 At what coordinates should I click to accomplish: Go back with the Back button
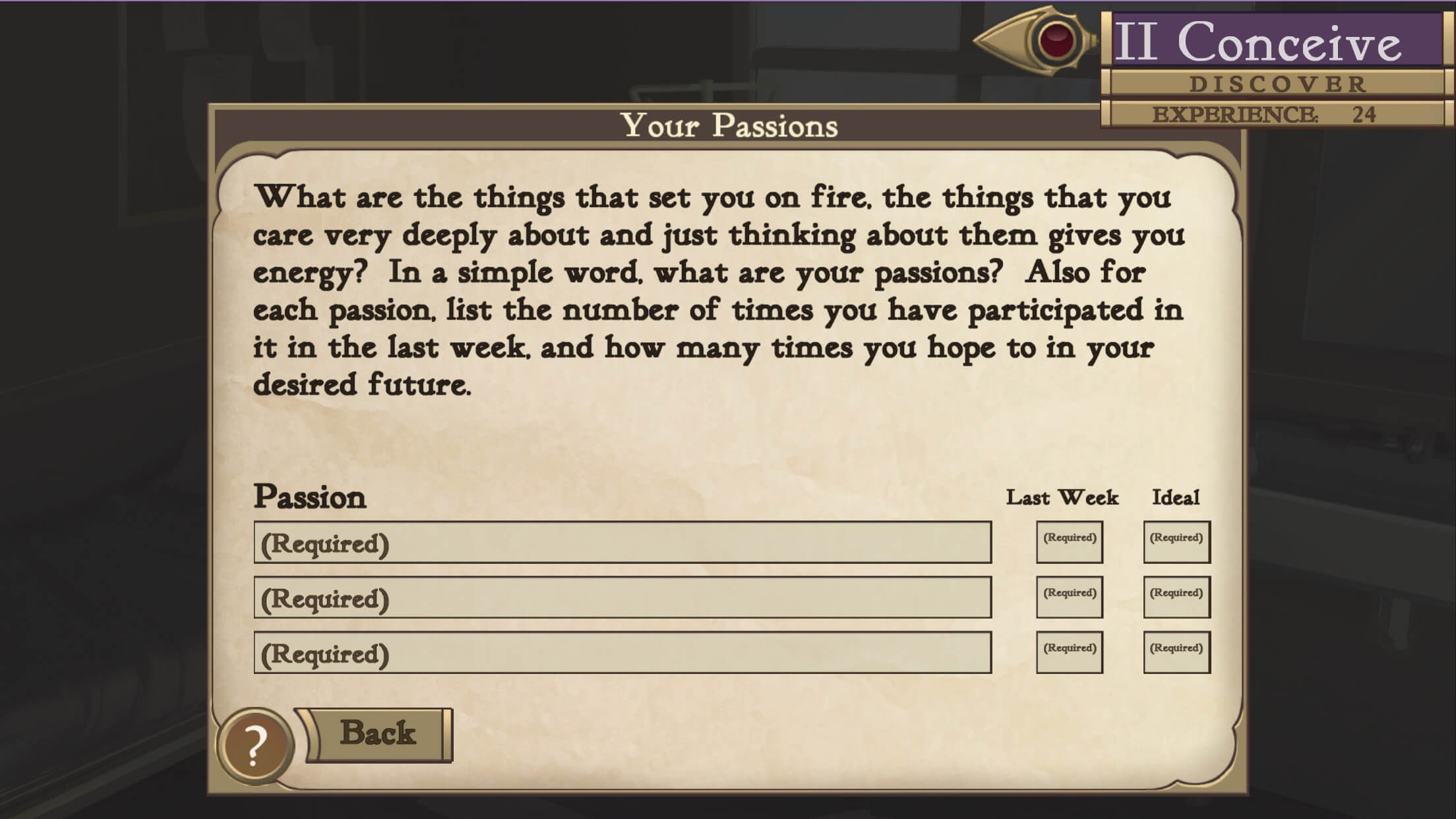coord(378,734)
